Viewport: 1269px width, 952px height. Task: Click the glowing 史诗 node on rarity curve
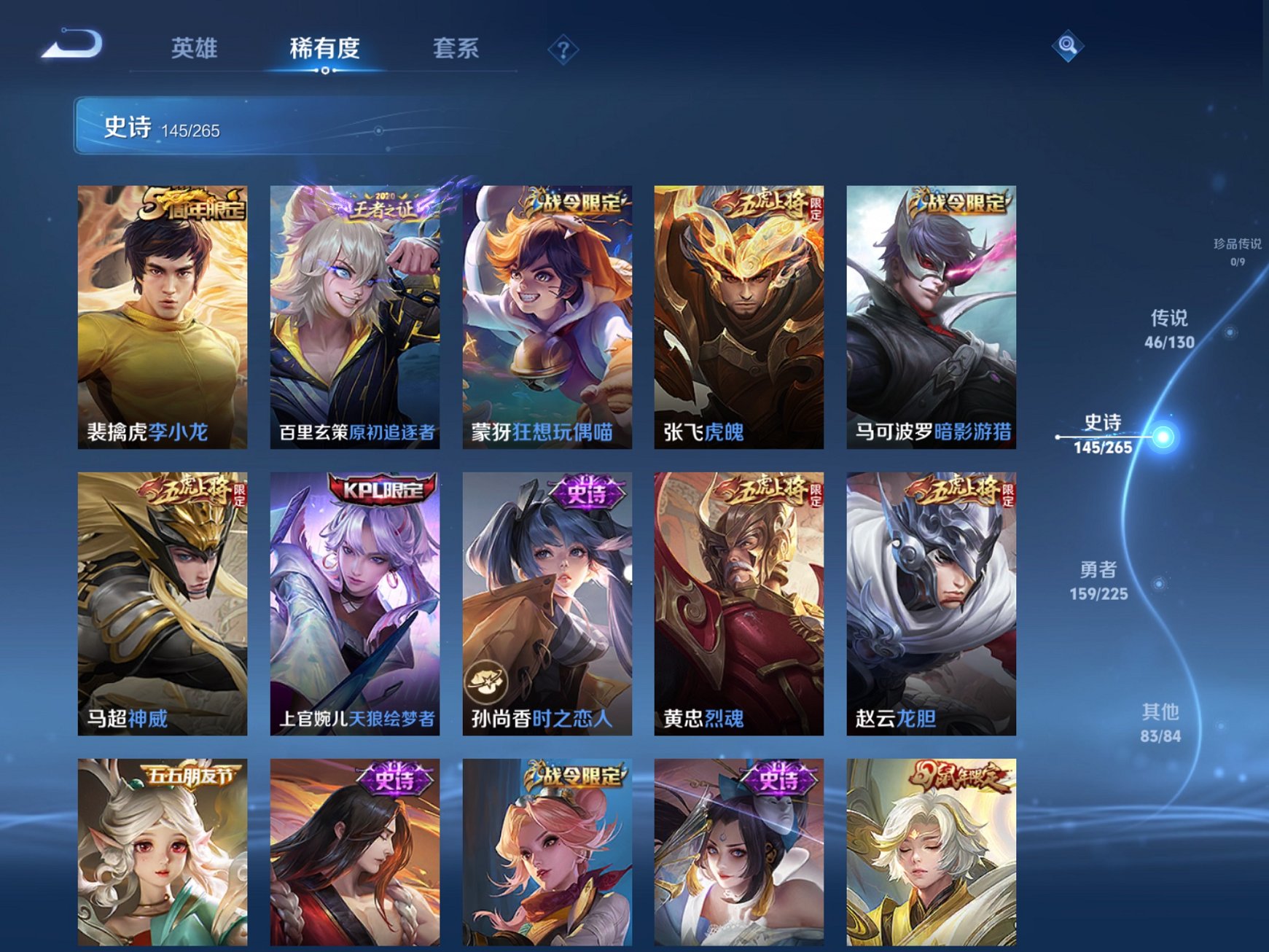tap(1164, 436)
